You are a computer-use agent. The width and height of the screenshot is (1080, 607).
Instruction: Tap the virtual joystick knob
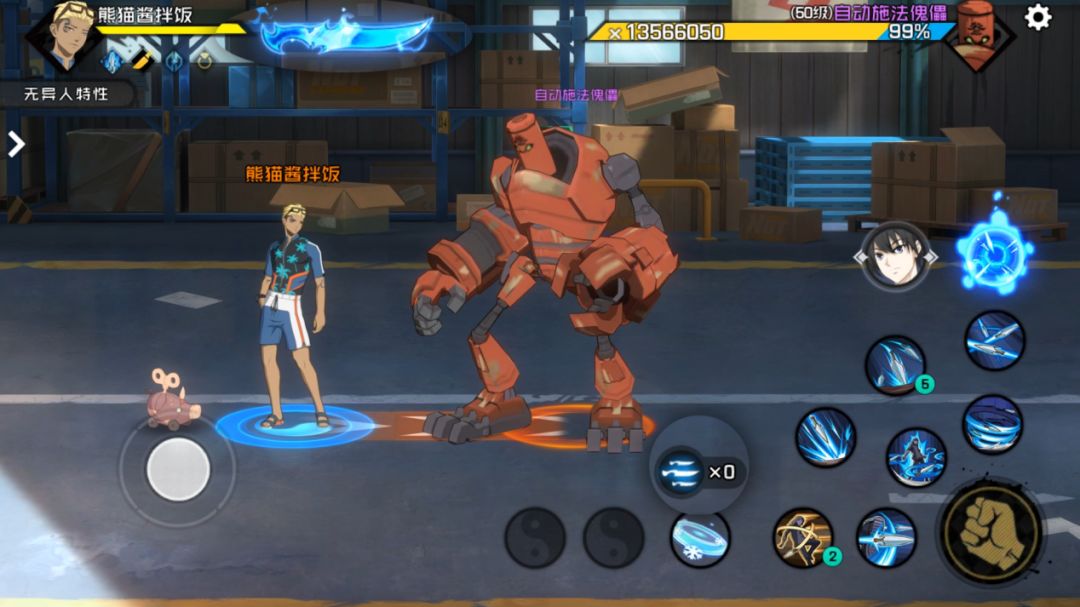(x=178, y=469)
